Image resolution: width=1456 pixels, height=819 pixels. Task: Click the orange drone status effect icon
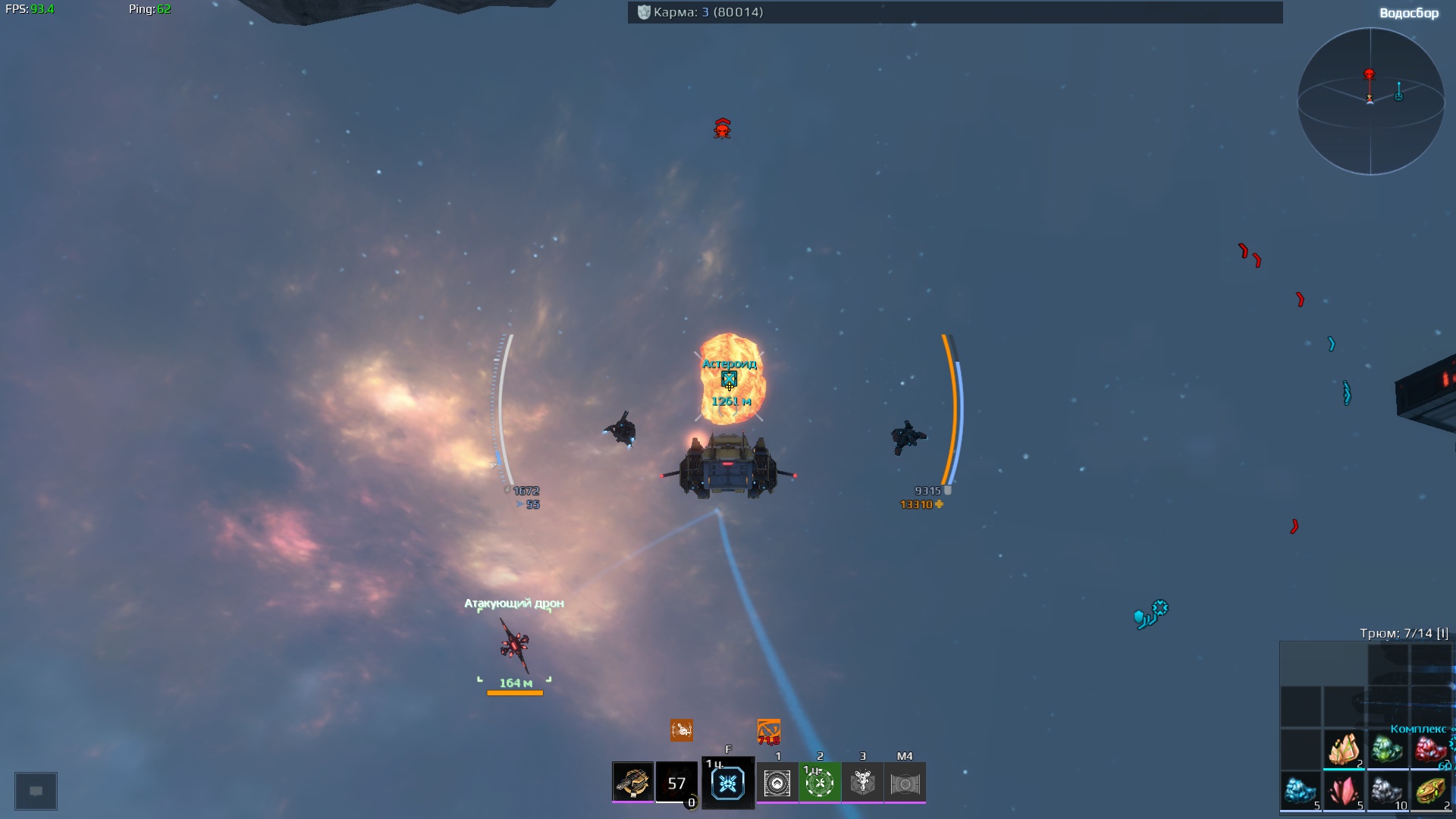(x=681, y=730)
